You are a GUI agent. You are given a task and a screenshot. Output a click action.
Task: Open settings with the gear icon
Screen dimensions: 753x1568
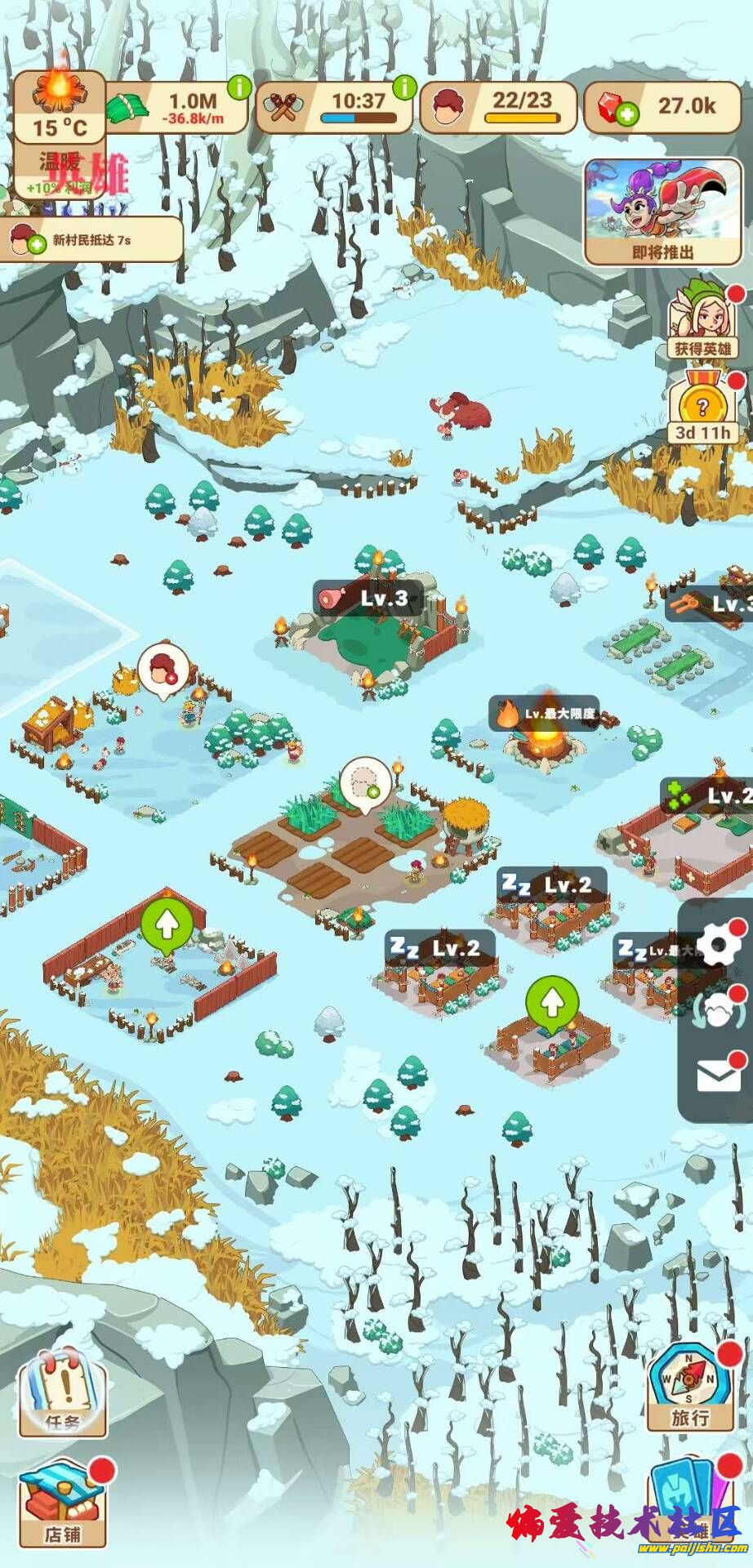click(x=719, y=946)
